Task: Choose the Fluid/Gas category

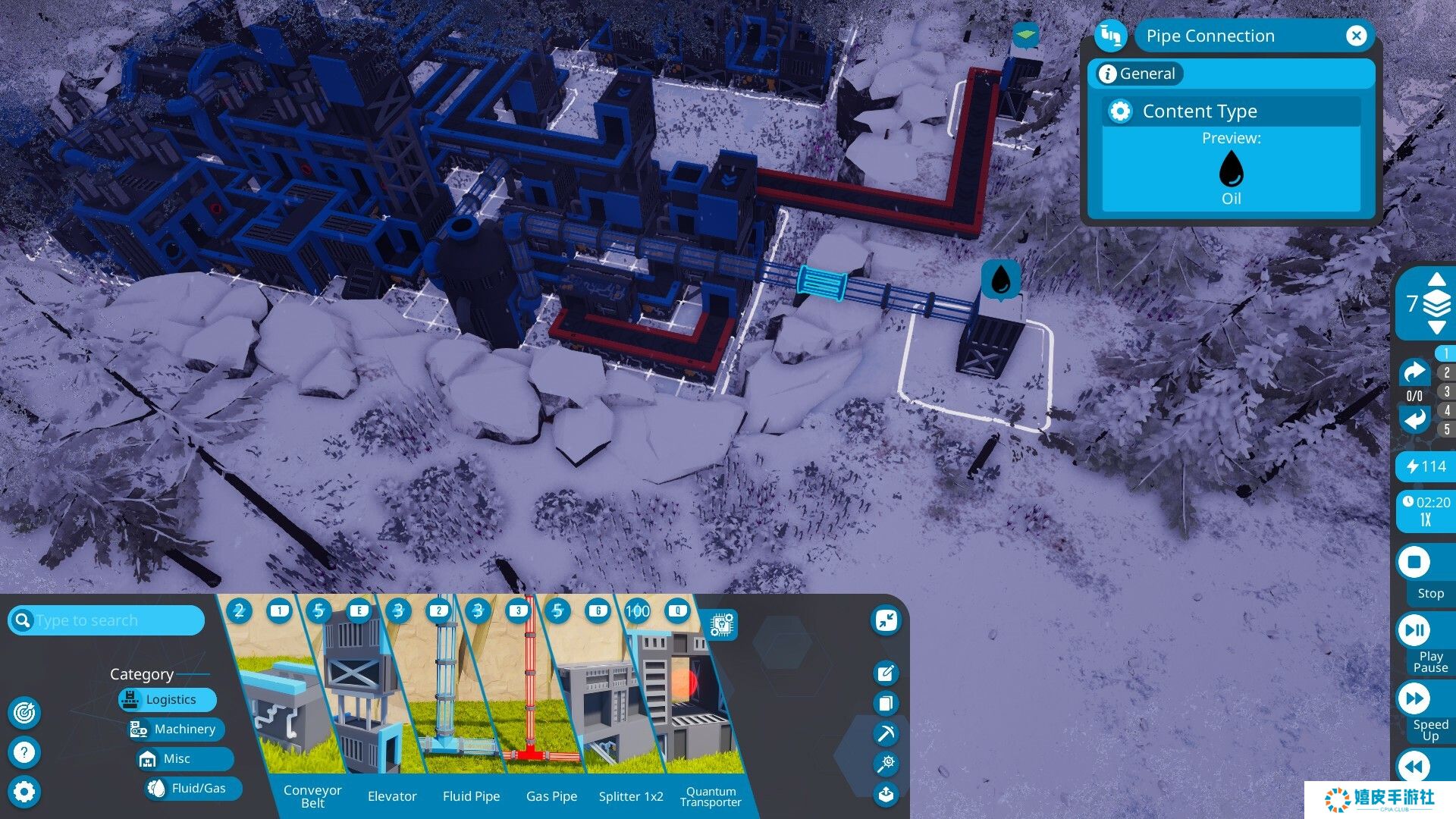Action: [x=197, y=788]
